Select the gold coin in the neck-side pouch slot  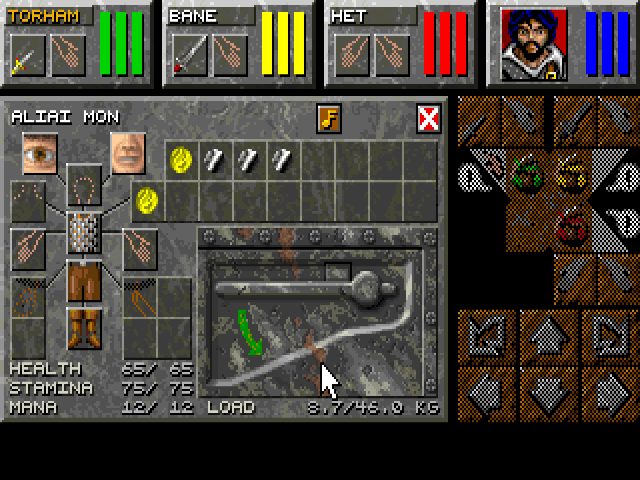147,200
